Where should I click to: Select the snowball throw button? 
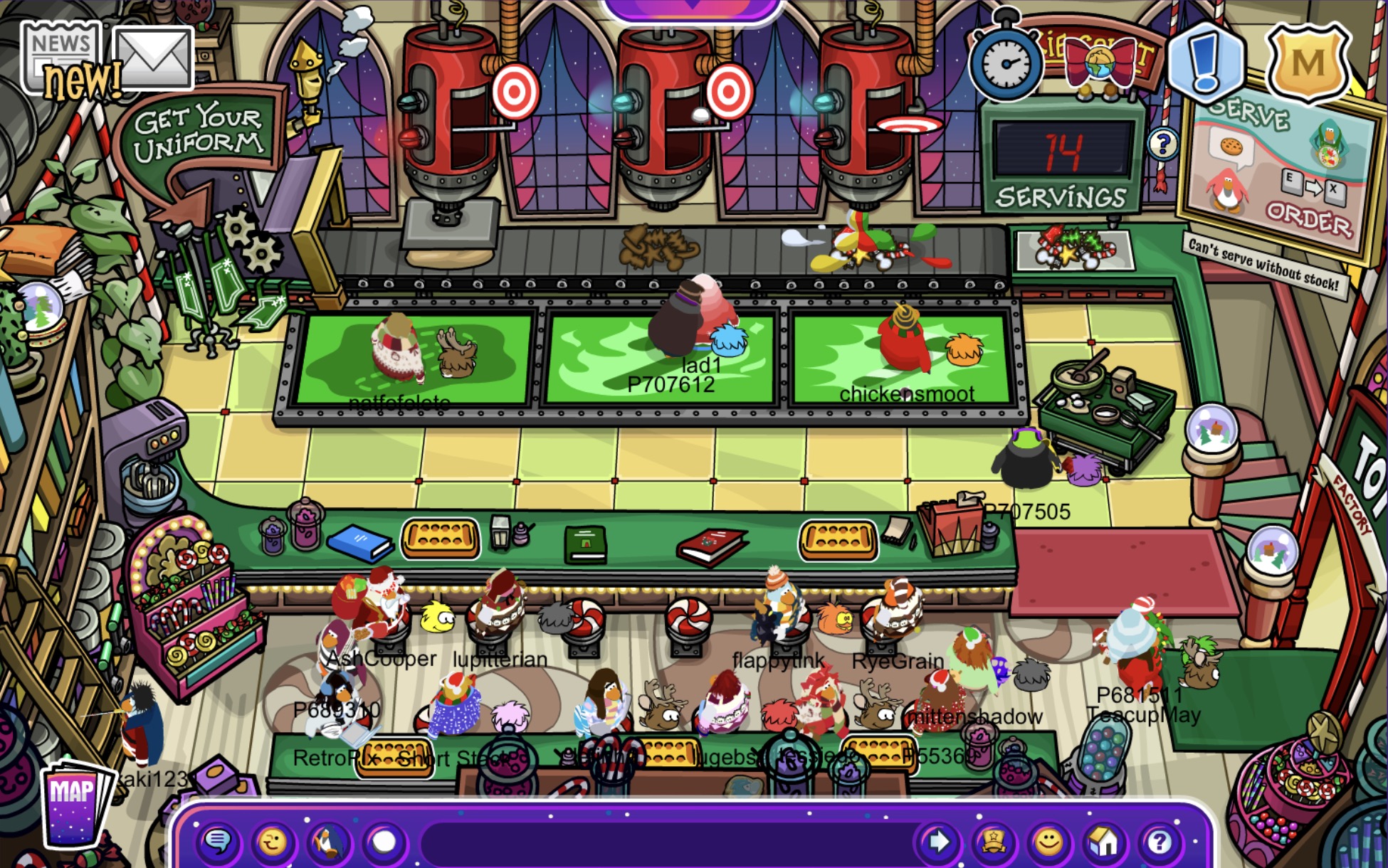384,842
